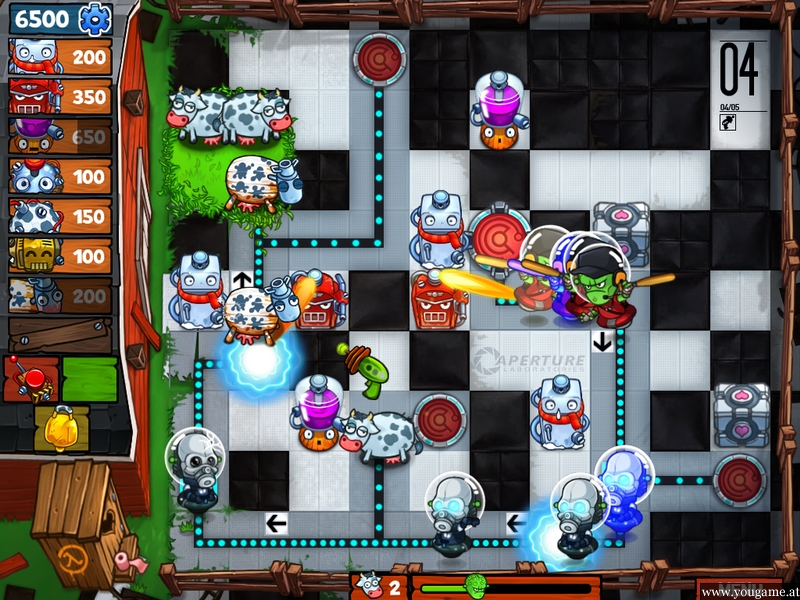The height and width of the screenshot is (600, 800).
Task: Choose the cow-spotted spiked tower costing 150
Action: pyautogui.click(x=58, y=216)
